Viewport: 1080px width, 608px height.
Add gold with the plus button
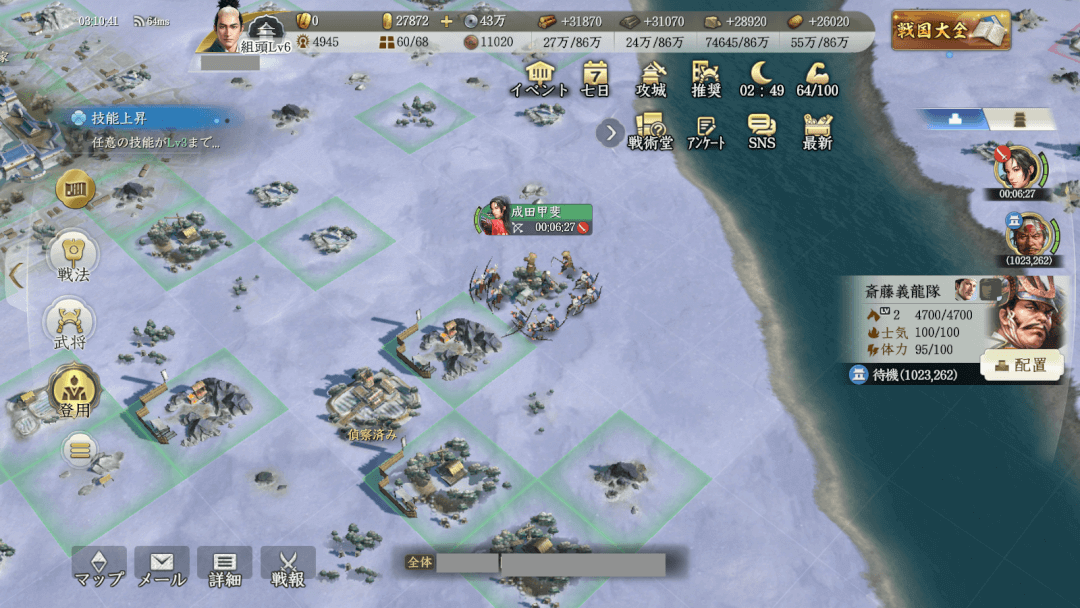pyautogui.click(x=446, y=21)
